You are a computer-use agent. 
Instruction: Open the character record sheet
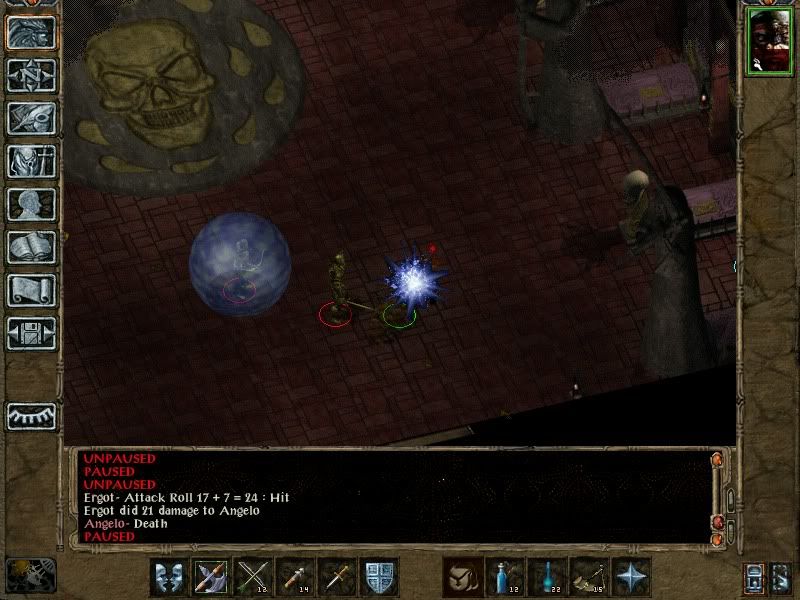coord(31,204)
